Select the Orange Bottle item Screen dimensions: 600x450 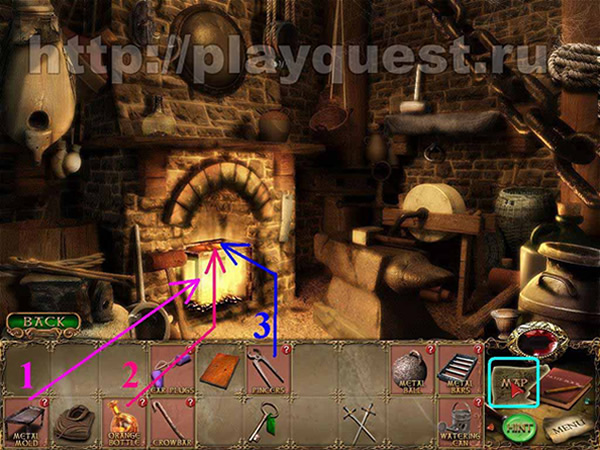coord(123,419)
